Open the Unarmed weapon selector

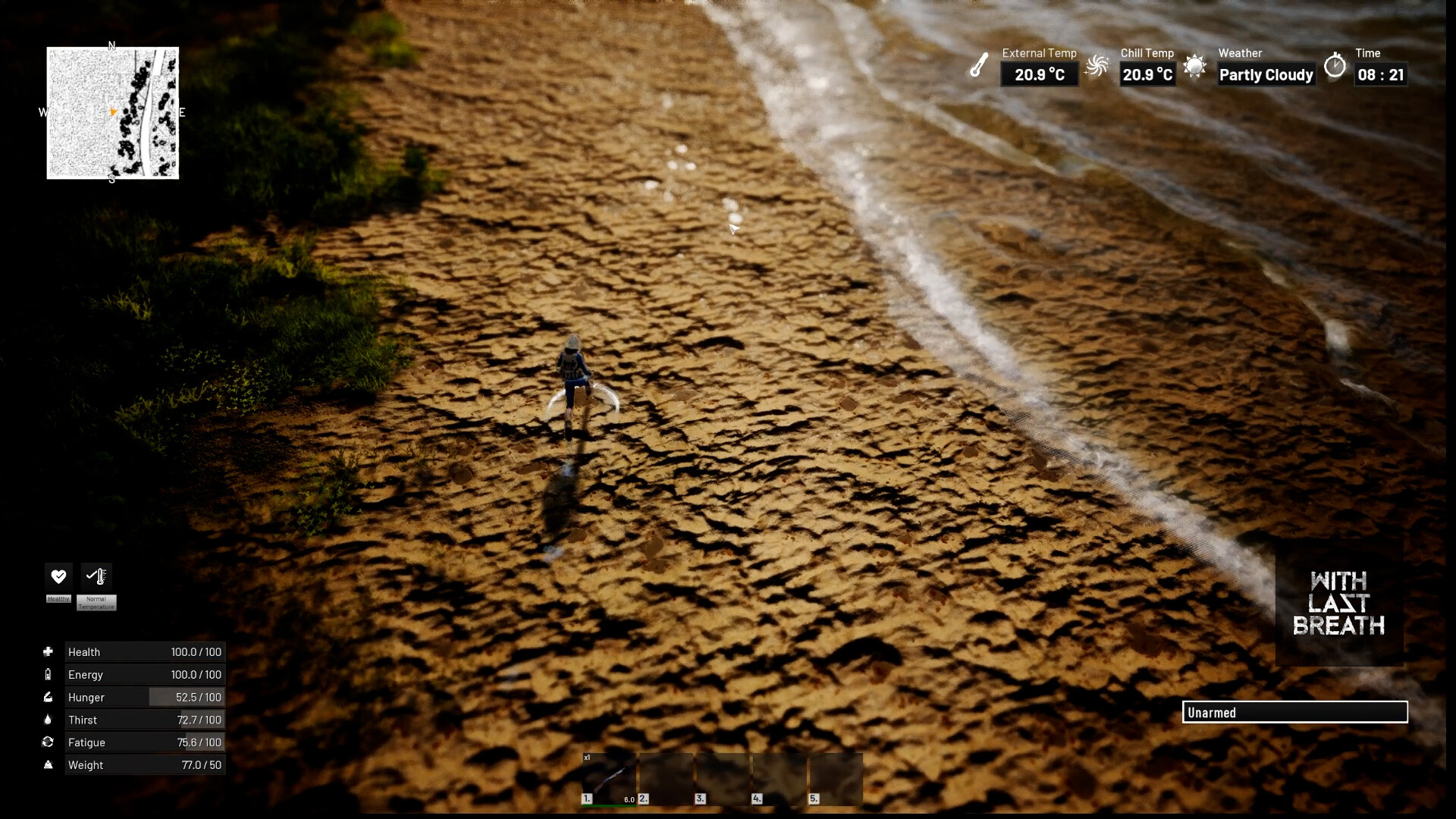(1296, 713)
